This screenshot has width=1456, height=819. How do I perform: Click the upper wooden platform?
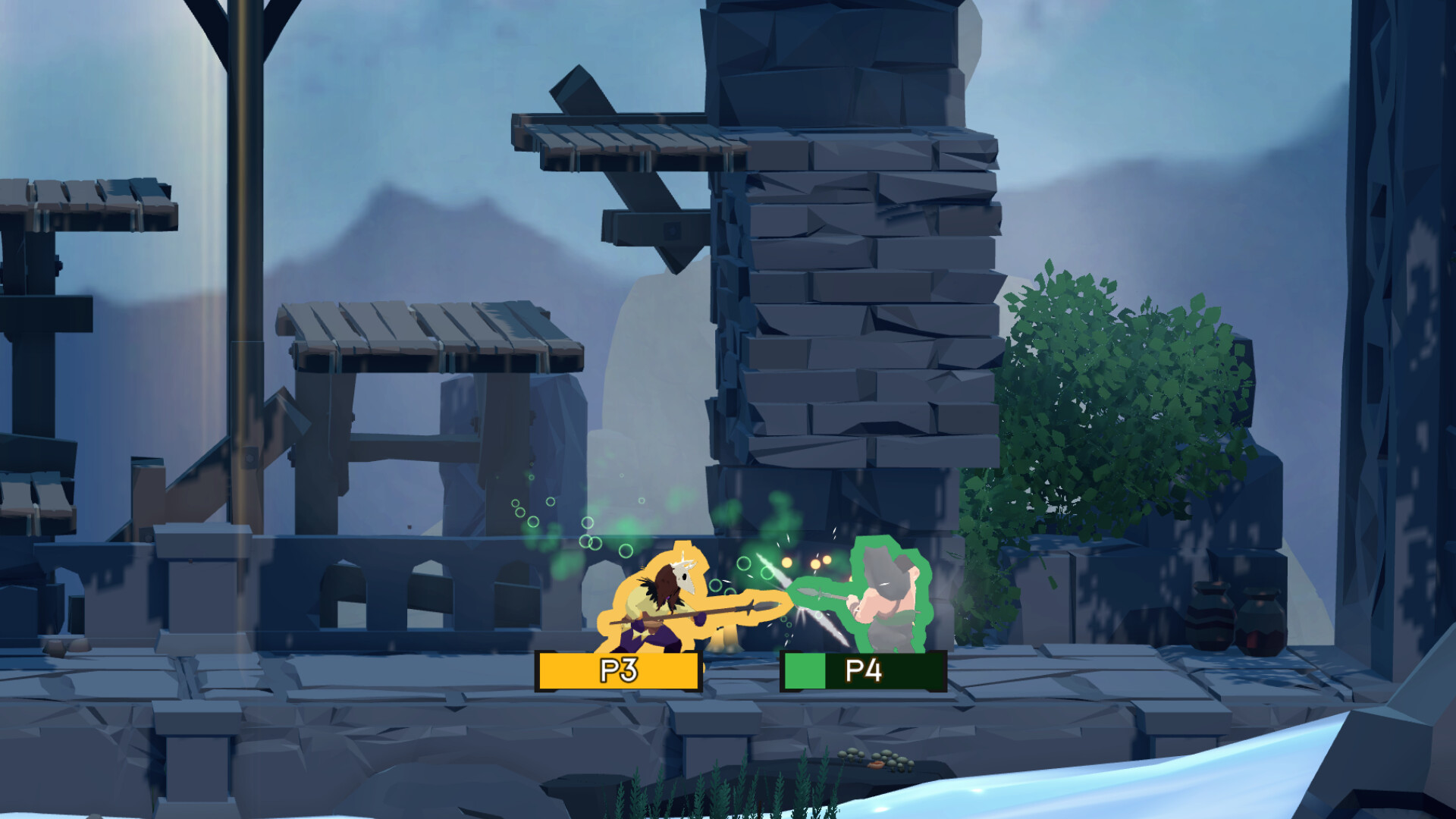[629, 136]
